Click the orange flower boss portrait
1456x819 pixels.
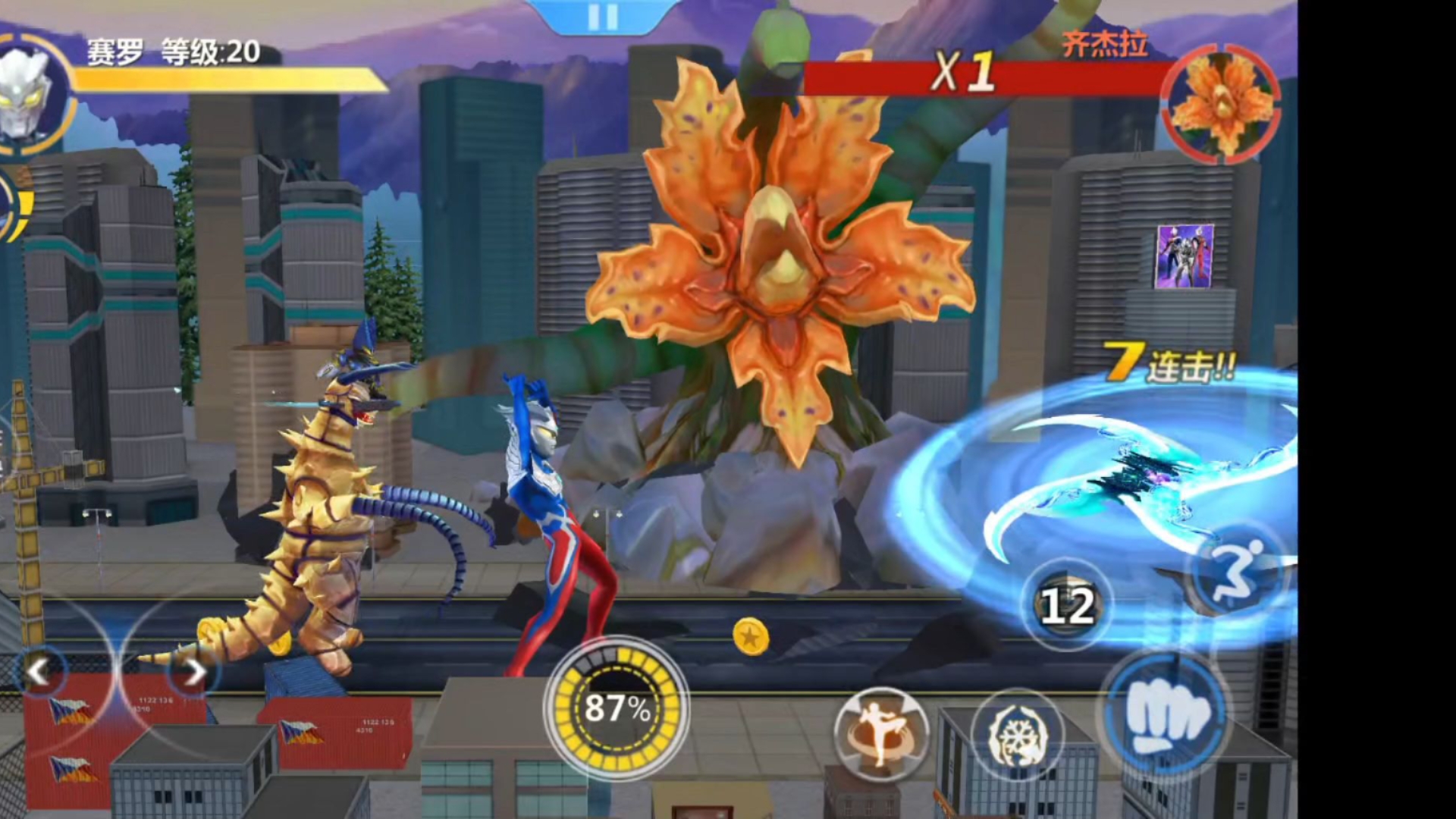(x=1222, y=103)
